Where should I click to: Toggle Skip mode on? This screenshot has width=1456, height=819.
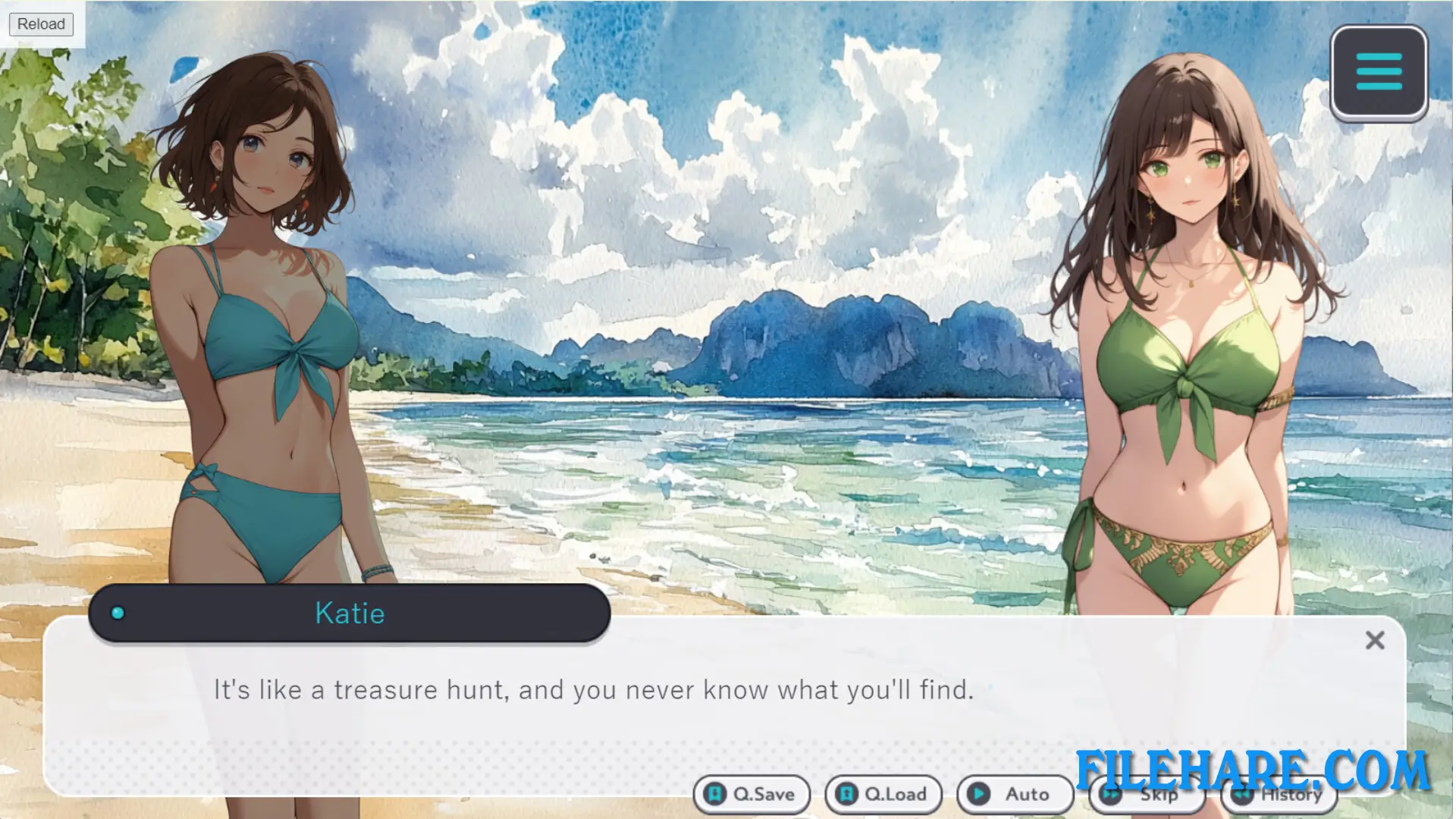[1147, 795]
